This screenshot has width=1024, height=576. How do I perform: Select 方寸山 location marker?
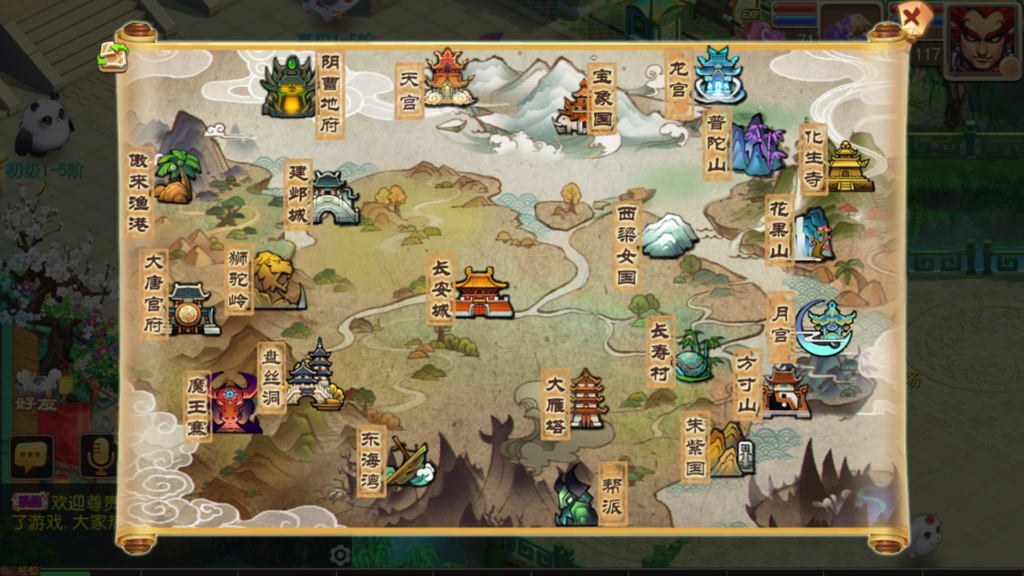click(783, 391)
